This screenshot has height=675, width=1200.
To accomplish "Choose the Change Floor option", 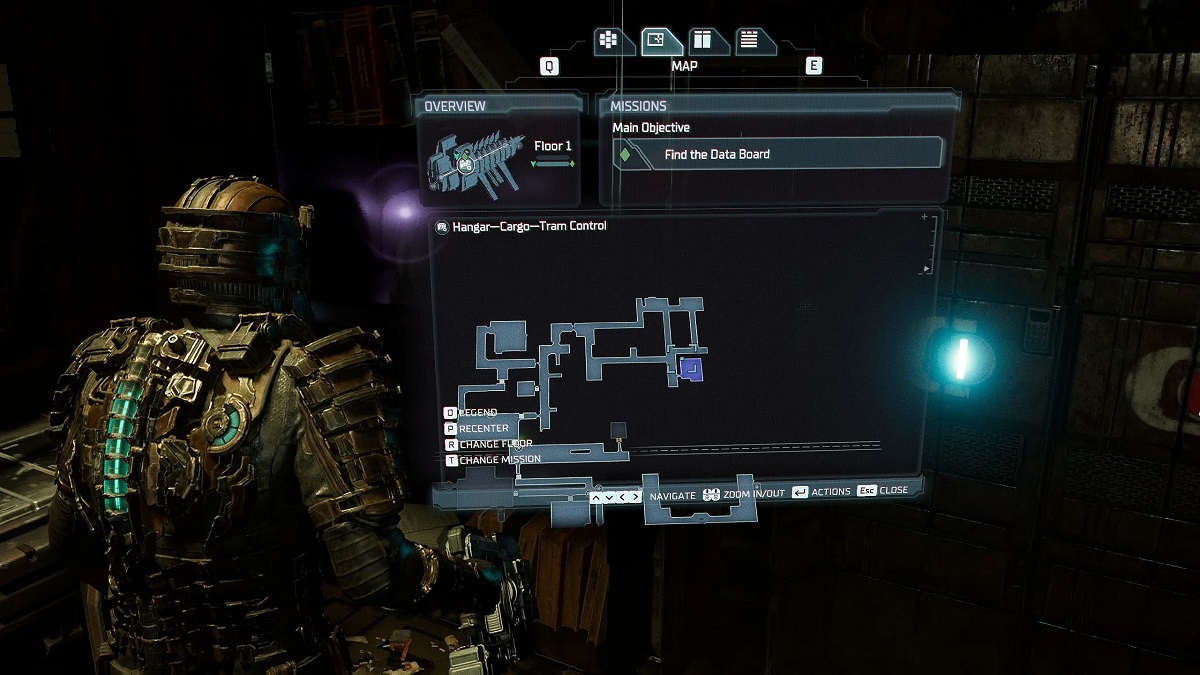I will 494,444.
